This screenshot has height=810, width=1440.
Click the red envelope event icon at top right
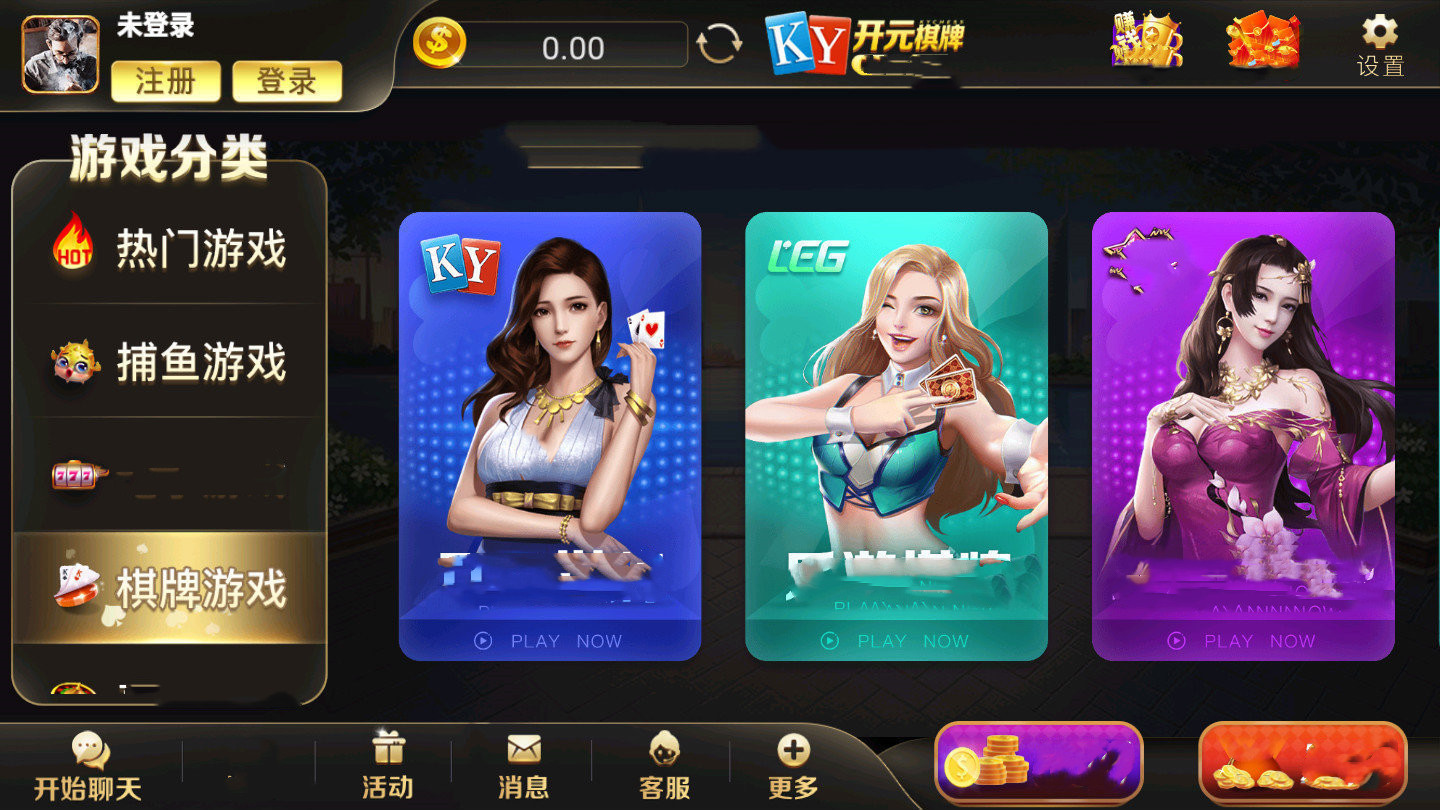coord(1263,45)
